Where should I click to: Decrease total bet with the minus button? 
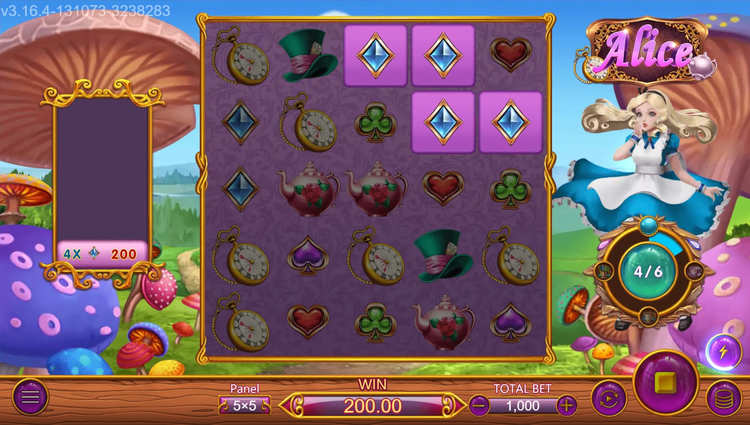[480, 405]
